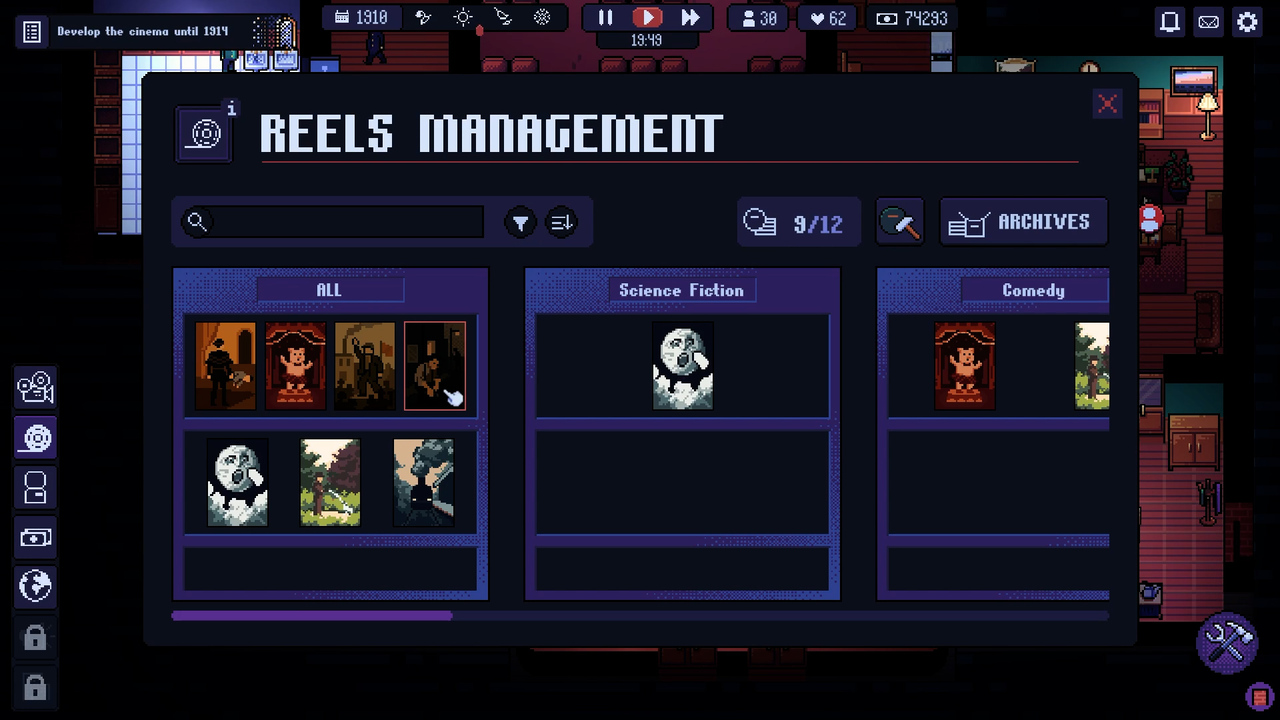The image size is (1280, 720).
Task: Open the build tools hammer button
Action: click(x=1226, y=642)
